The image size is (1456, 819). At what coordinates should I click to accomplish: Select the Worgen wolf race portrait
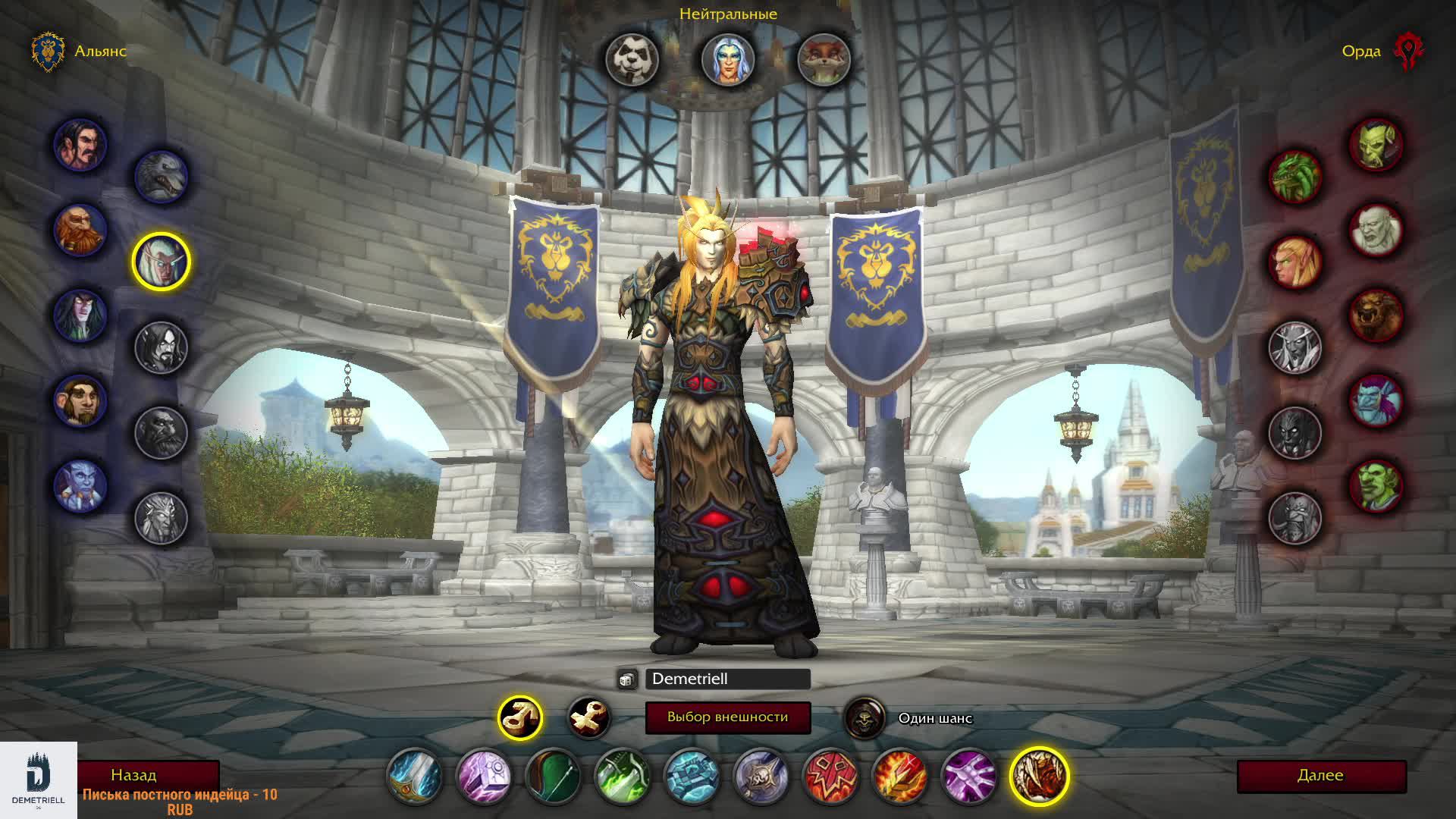pos(161,177)
